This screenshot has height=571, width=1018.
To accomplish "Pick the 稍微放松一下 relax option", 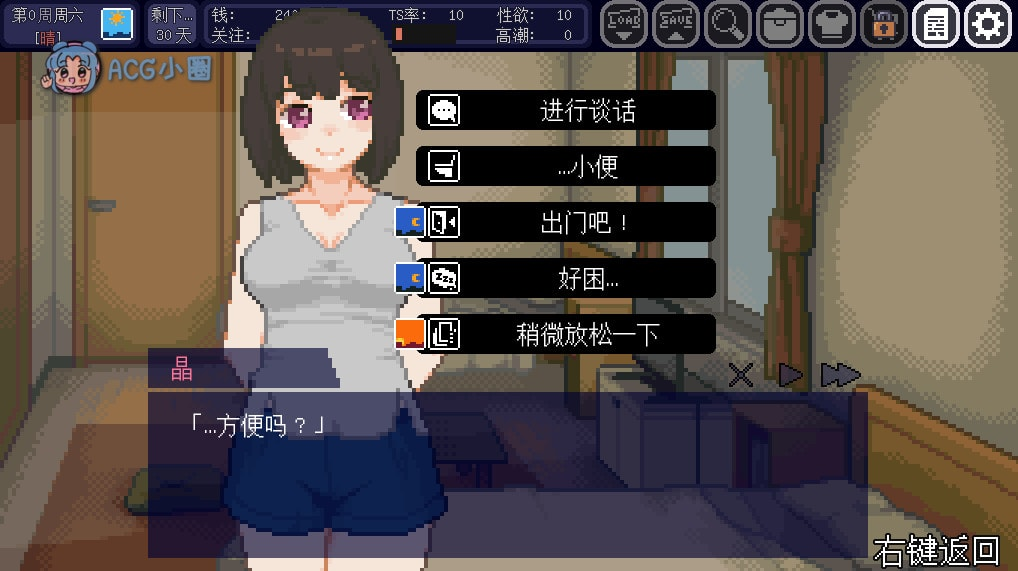I will pos(566,334).
